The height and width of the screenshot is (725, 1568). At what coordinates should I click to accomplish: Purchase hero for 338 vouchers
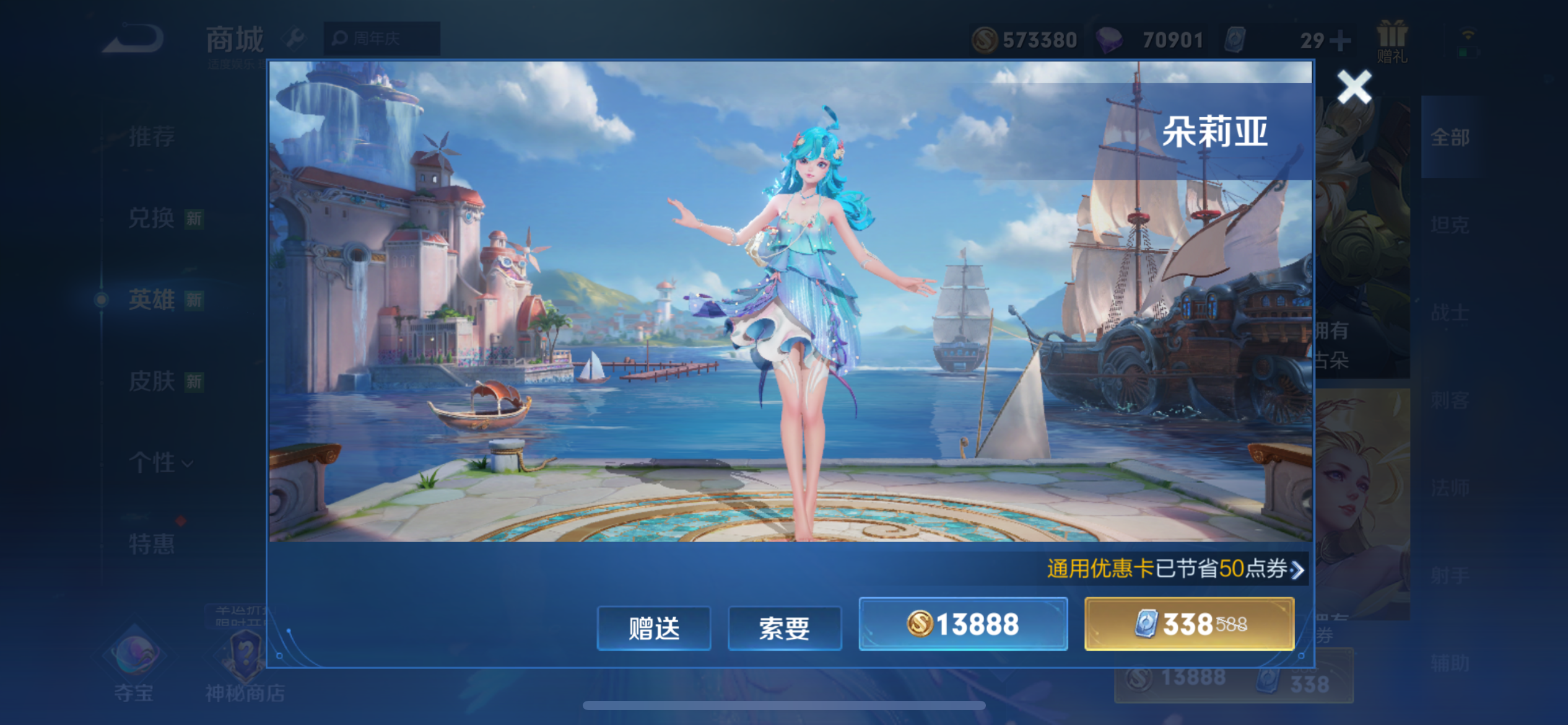[x=1189, y=624]
